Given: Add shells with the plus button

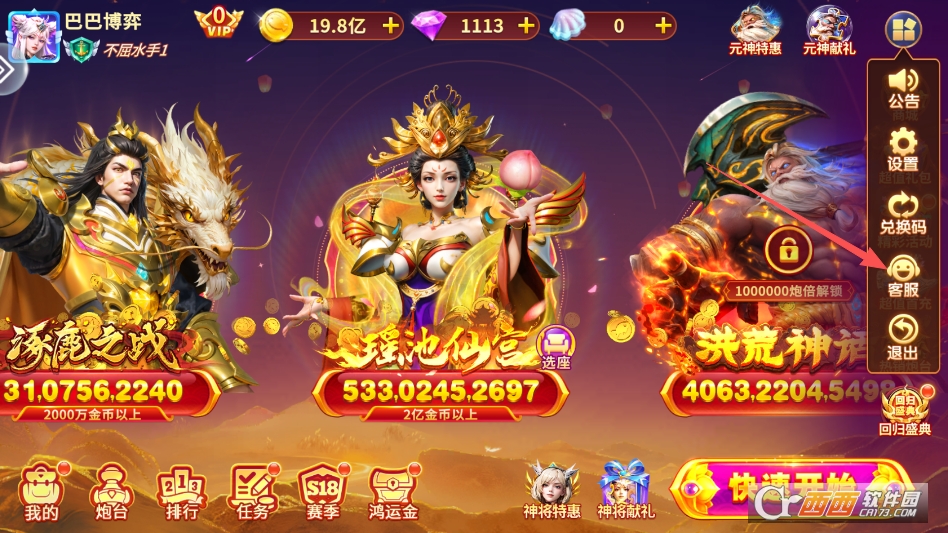Looking at the screenshot, I should [662, 26].
